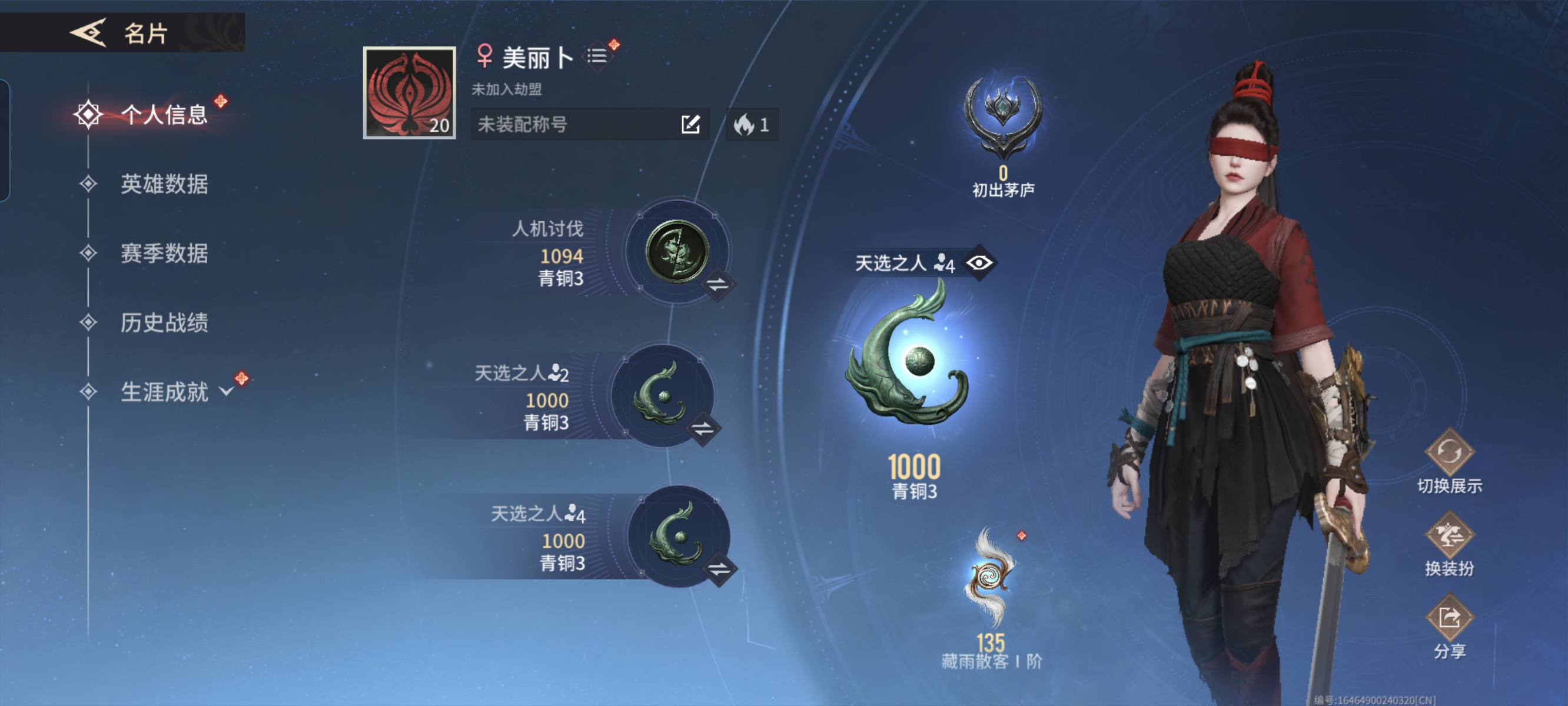View the 历史战绩 tab
Screen dimensions: 1568x706
pos(163,322)
